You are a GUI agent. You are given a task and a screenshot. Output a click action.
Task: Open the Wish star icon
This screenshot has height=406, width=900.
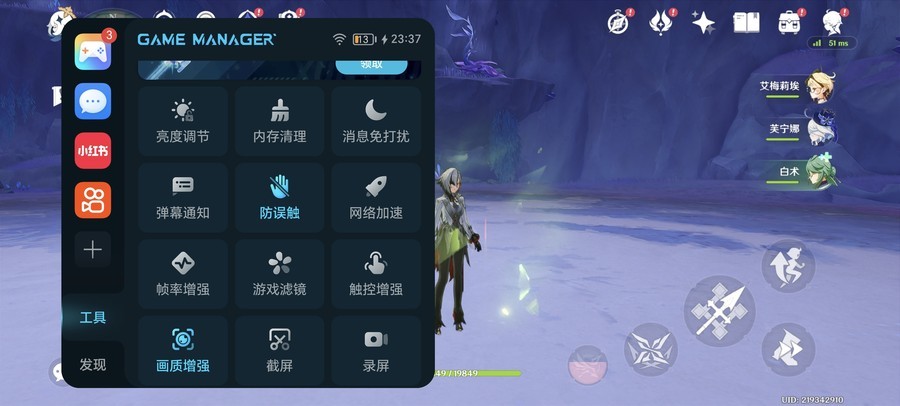click(703, 22)
